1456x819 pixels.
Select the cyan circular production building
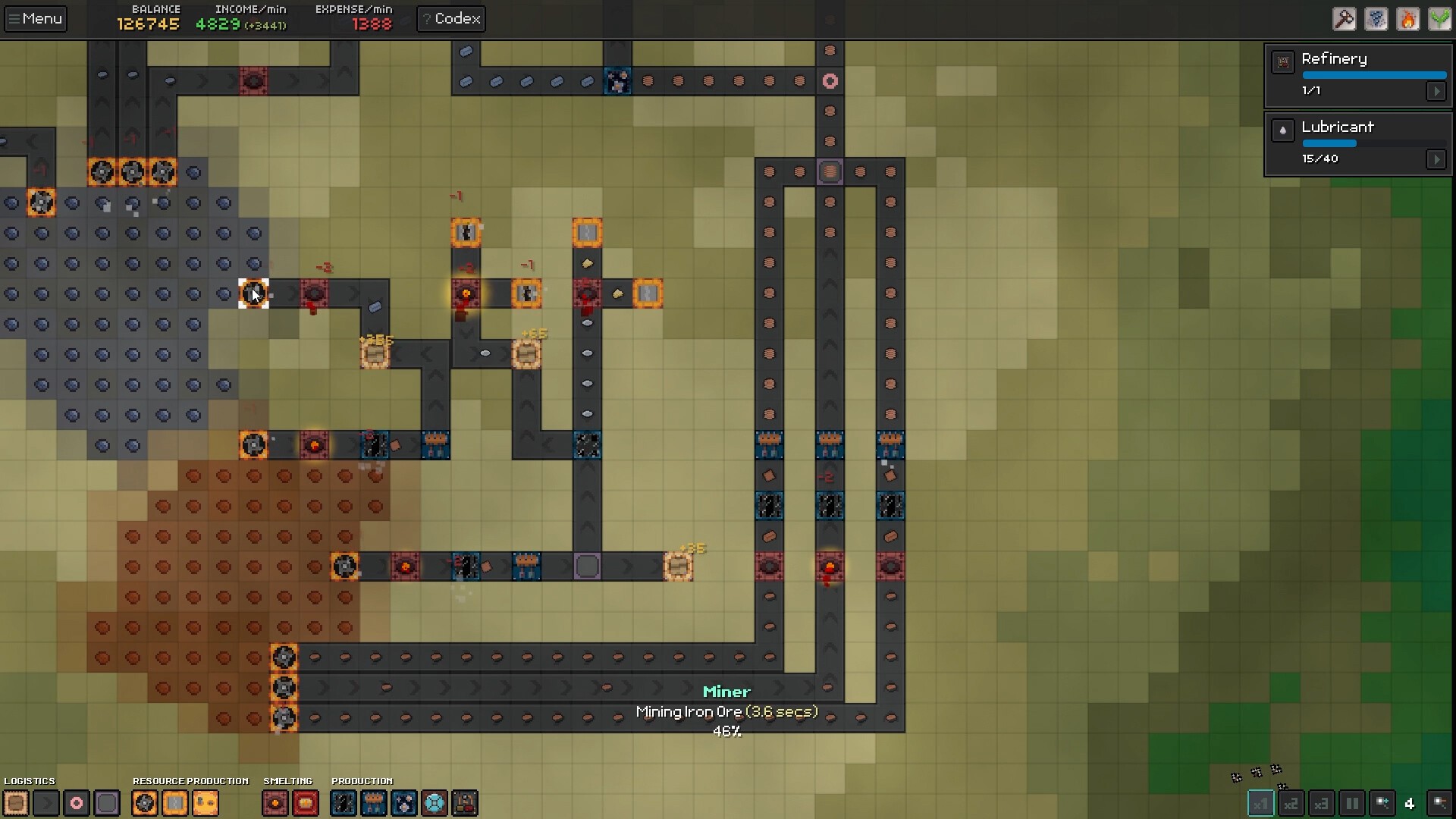pyautogui.click(x=435, y=803)
